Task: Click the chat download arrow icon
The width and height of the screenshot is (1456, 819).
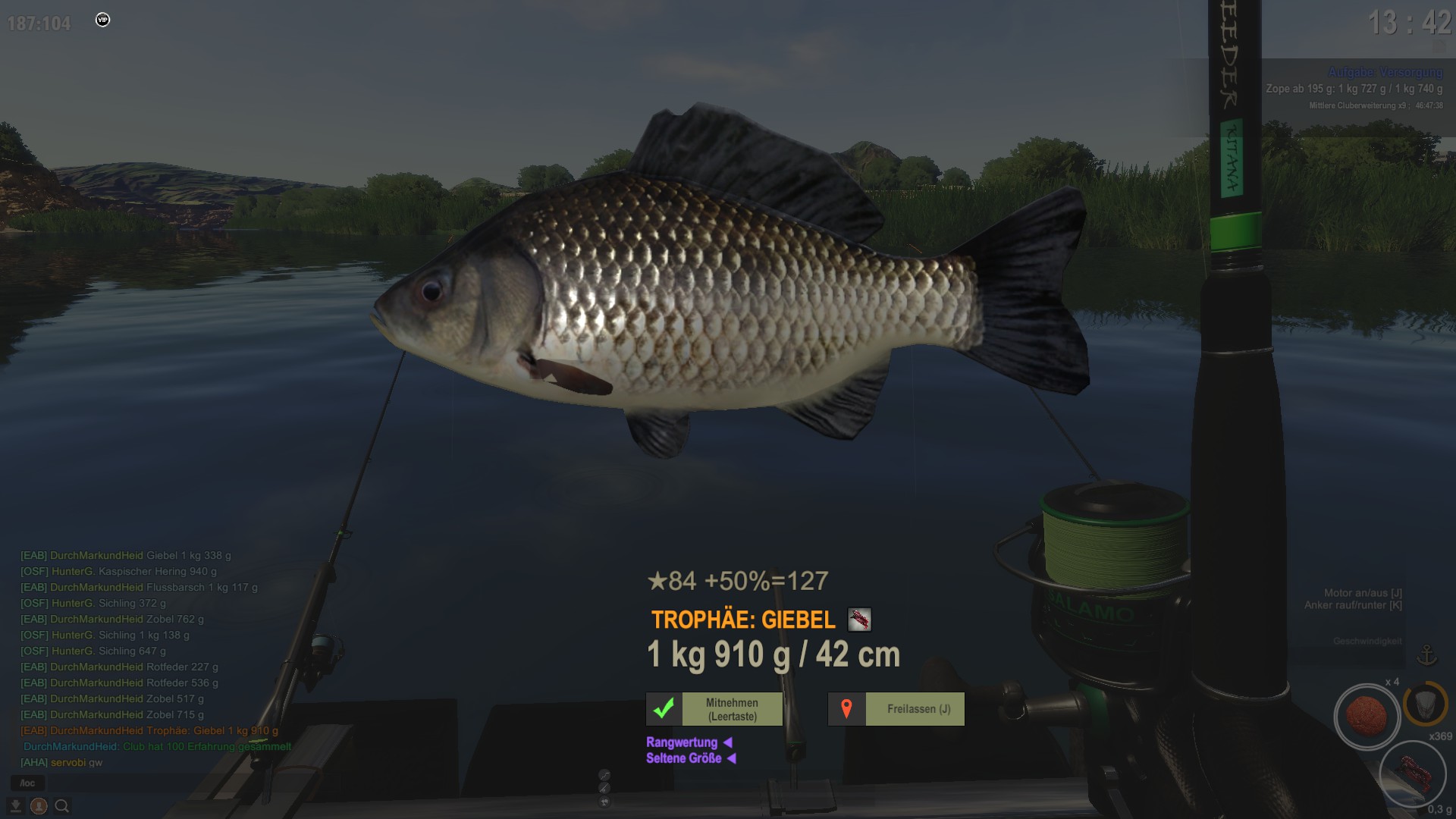Action: click(x=15, y=806)
